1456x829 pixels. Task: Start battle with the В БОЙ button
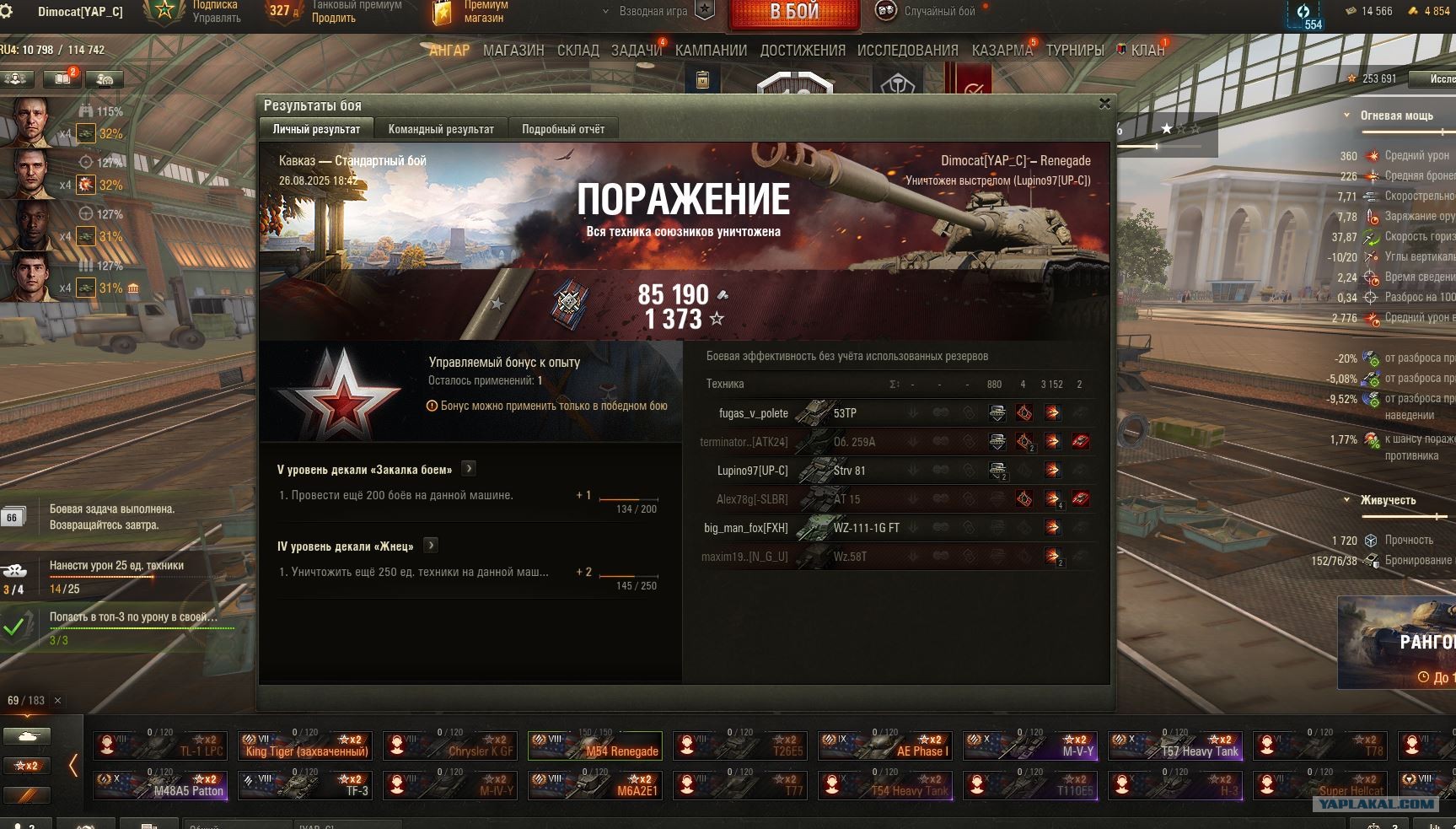click(x=793, y=13)
